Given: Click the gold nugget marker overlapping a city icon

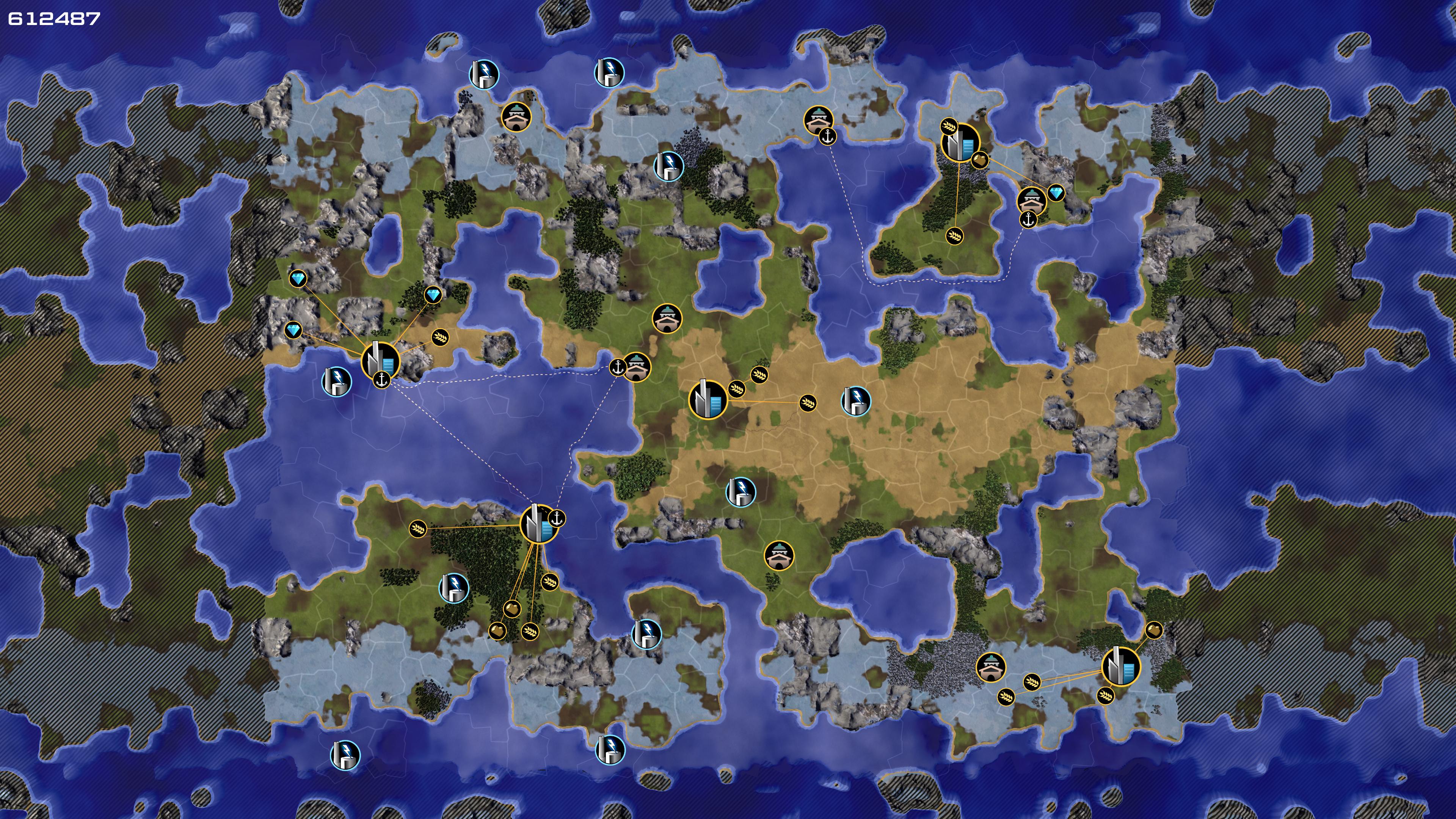Looking at the screenshot, I should click(979, 160).
